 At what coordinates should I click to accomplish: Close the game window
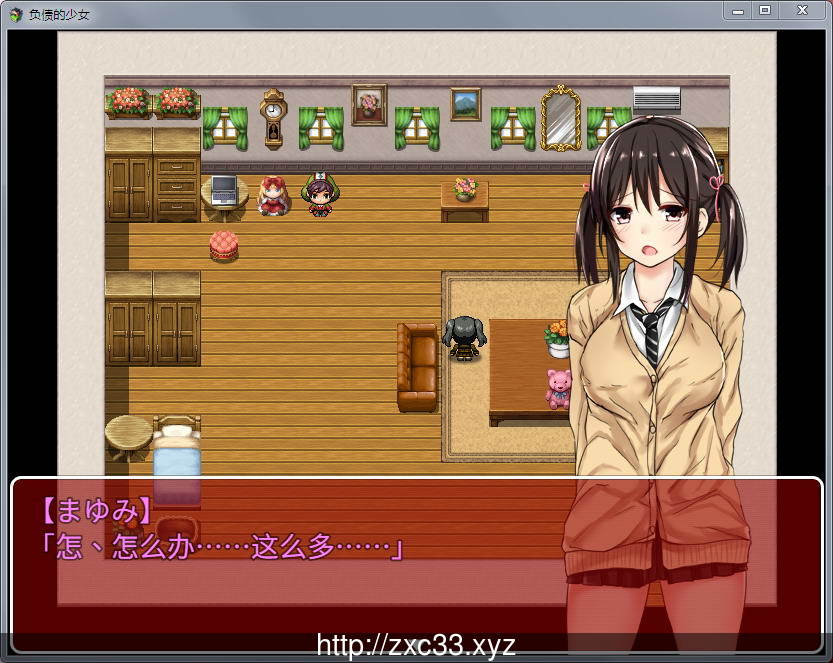802,10
